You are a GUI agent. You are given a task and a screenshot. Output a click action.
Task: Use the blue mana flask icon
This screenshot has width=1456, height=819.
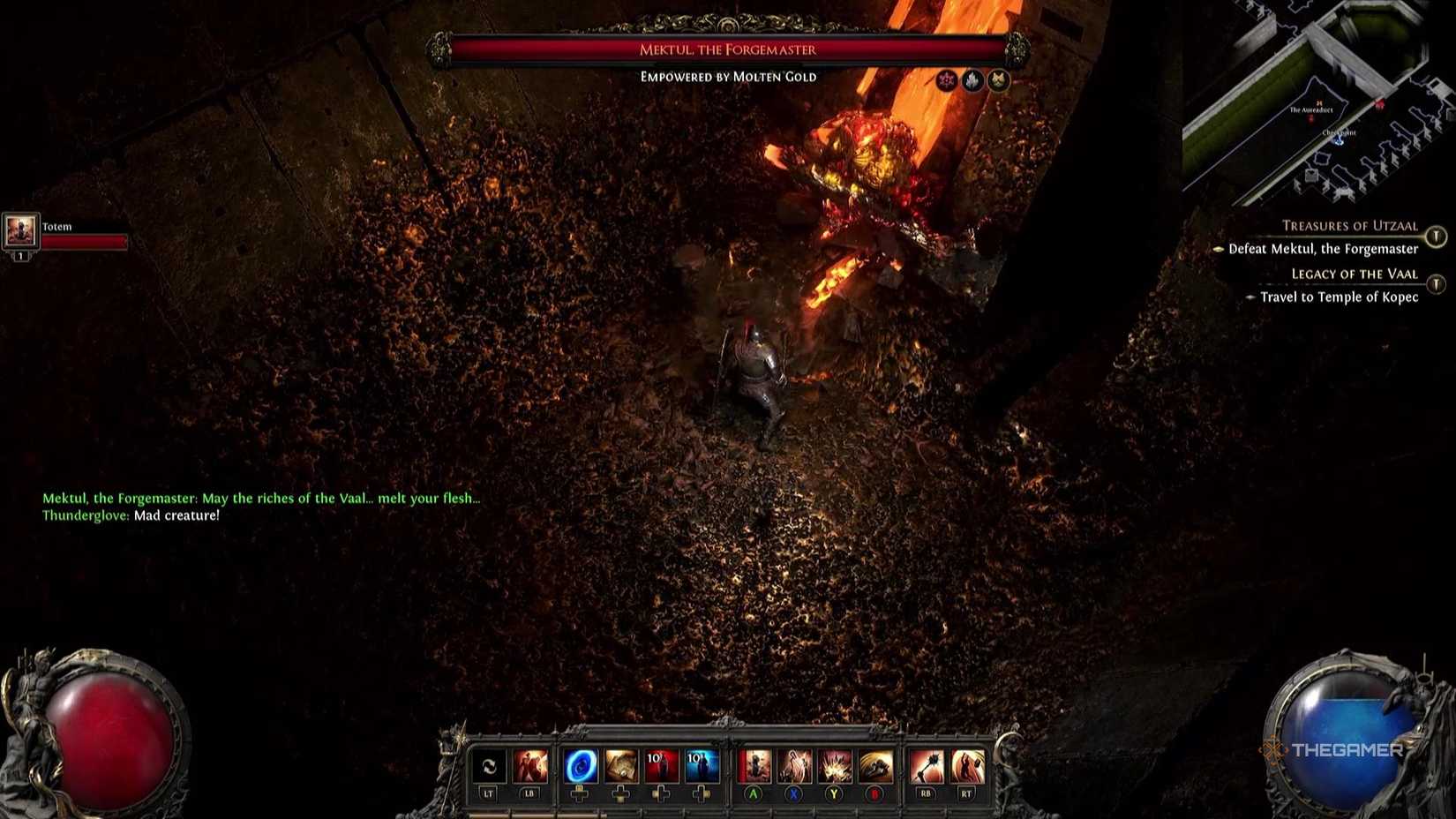[702, 766]
